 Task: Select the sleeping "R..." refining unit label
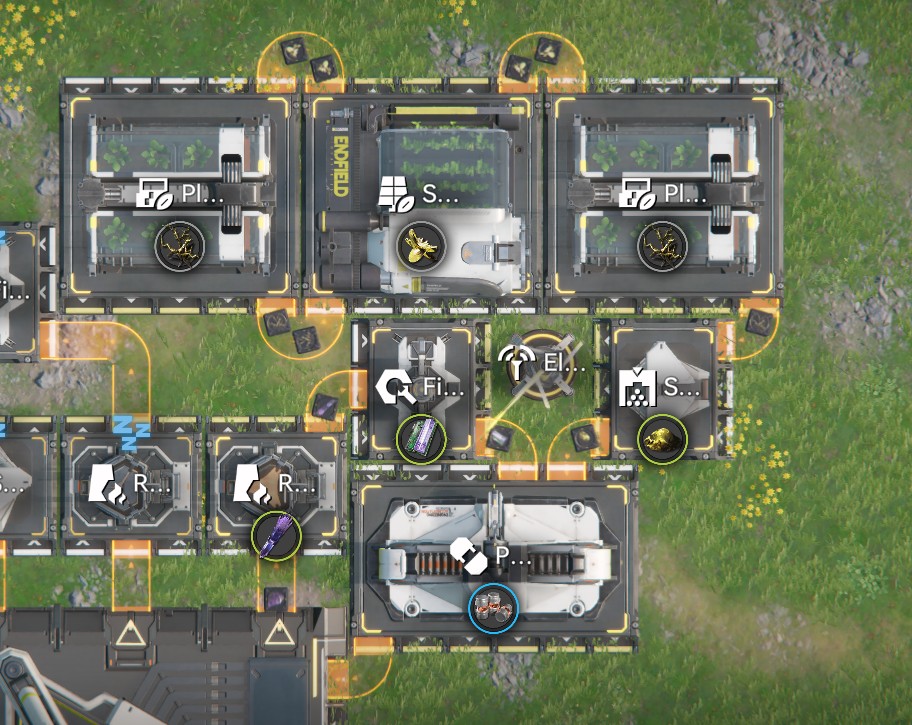pos(128,486)
